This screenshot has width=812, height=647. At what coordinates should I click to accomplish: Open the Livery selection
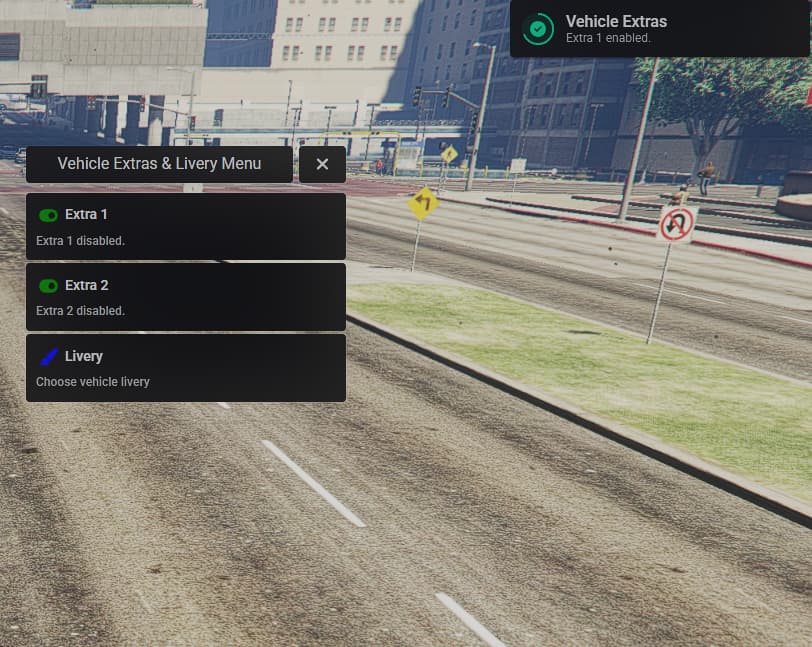(x=185, y=368)
